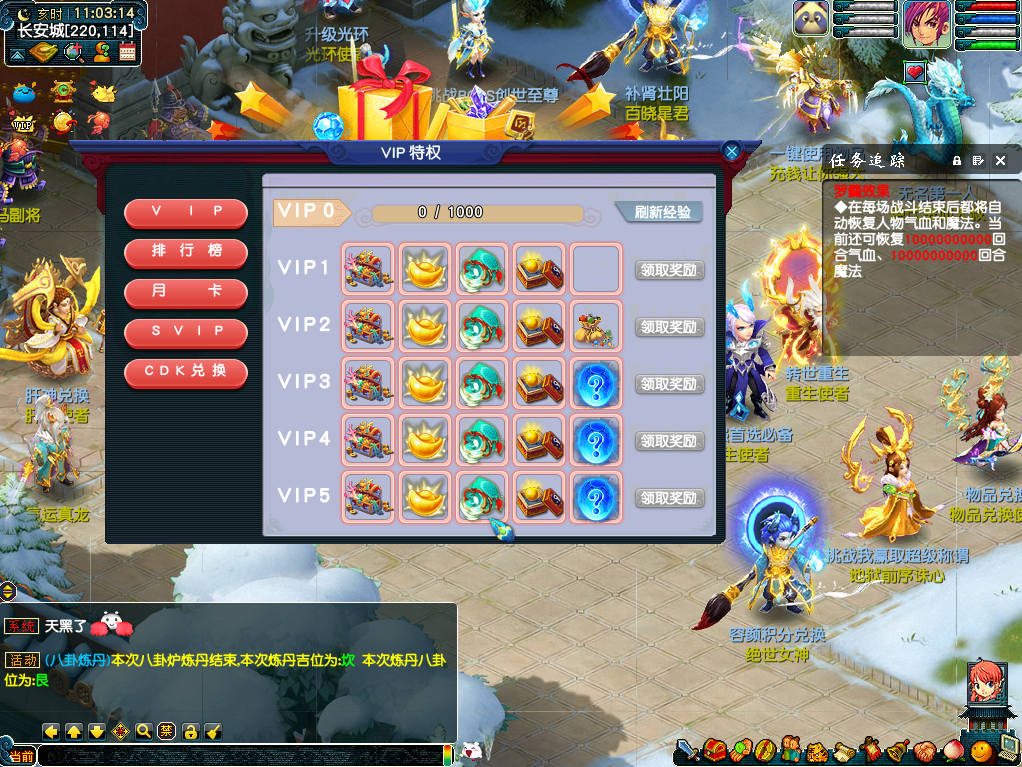Toggle the quest tracker lock icon
Screen dimensions: 1022x767
pos(956,160)
